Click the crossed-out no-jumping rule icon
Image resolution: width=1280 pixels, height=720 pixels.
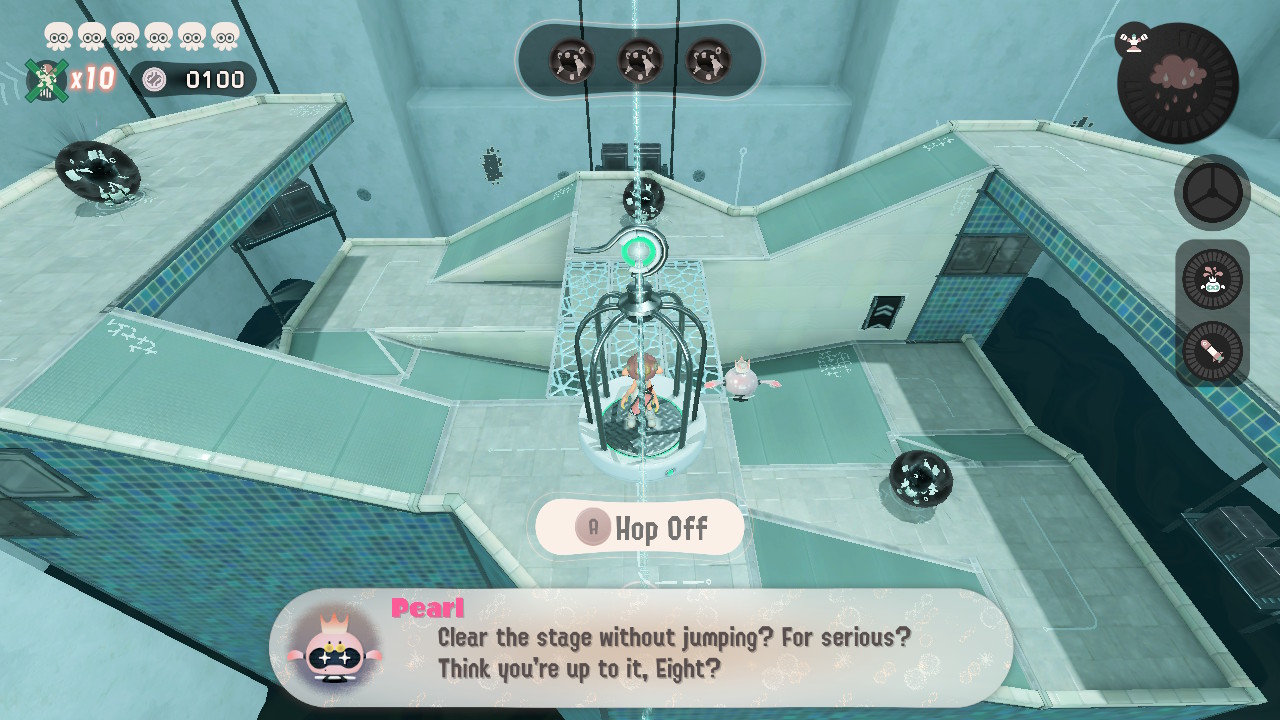46,80
